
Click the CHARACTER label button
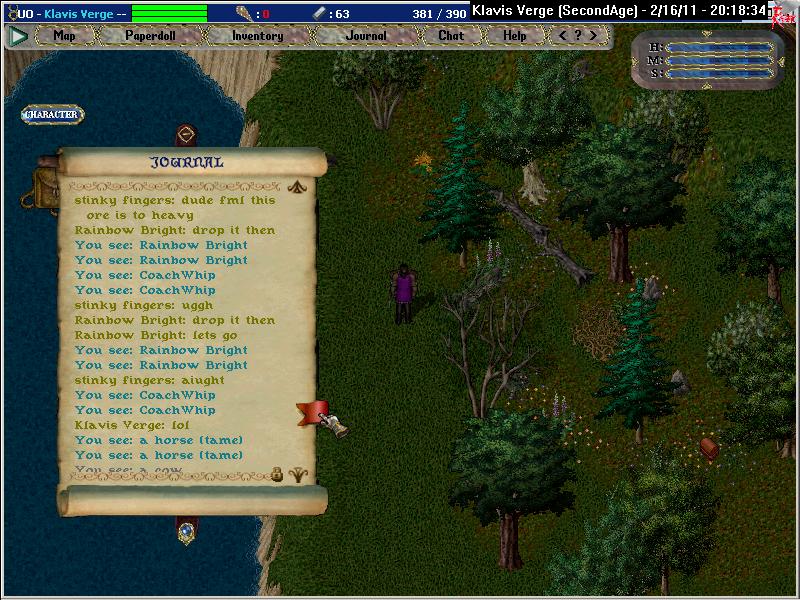[51, 115]
